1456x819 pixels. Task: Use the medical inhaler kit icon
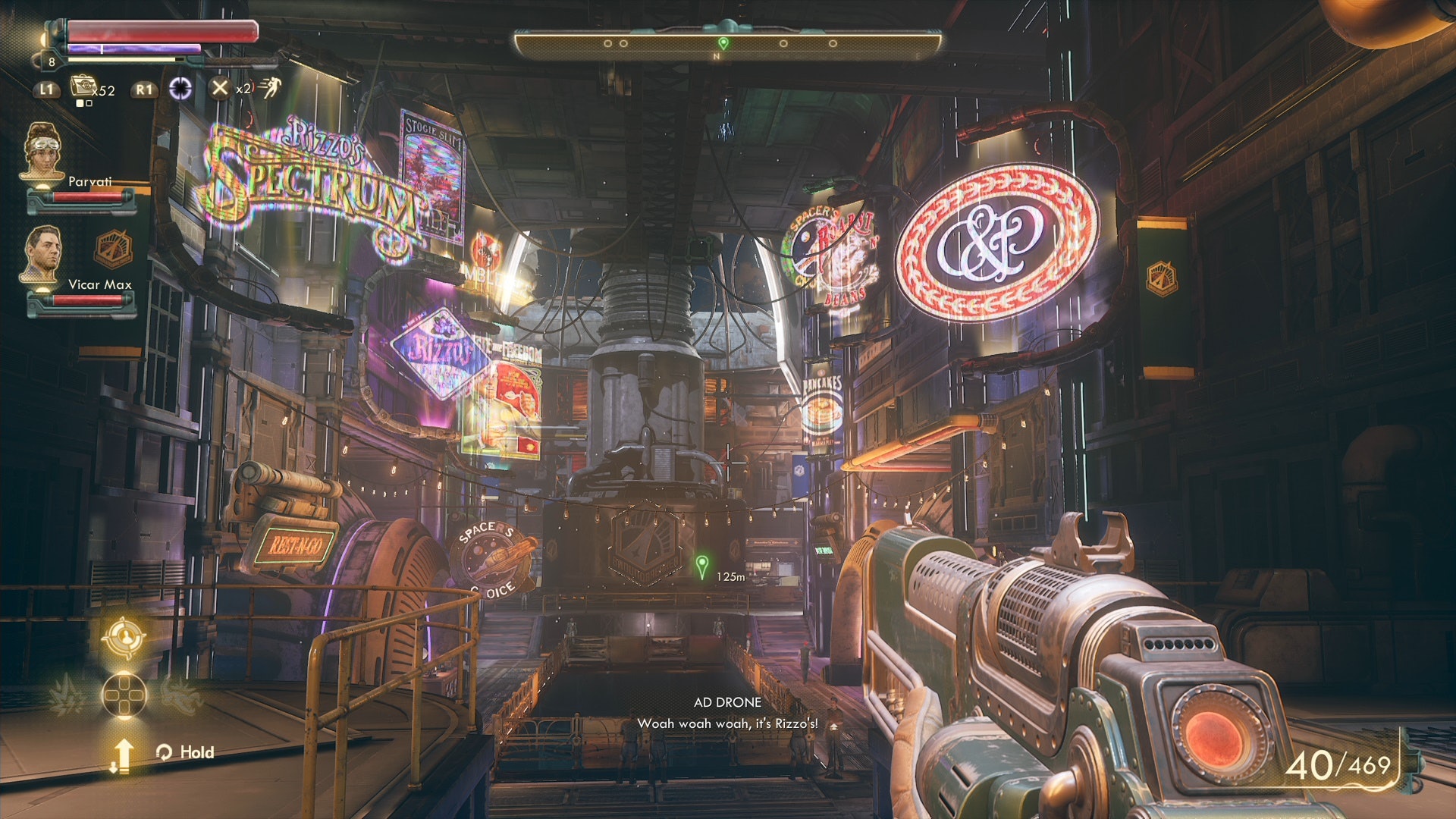82,86
